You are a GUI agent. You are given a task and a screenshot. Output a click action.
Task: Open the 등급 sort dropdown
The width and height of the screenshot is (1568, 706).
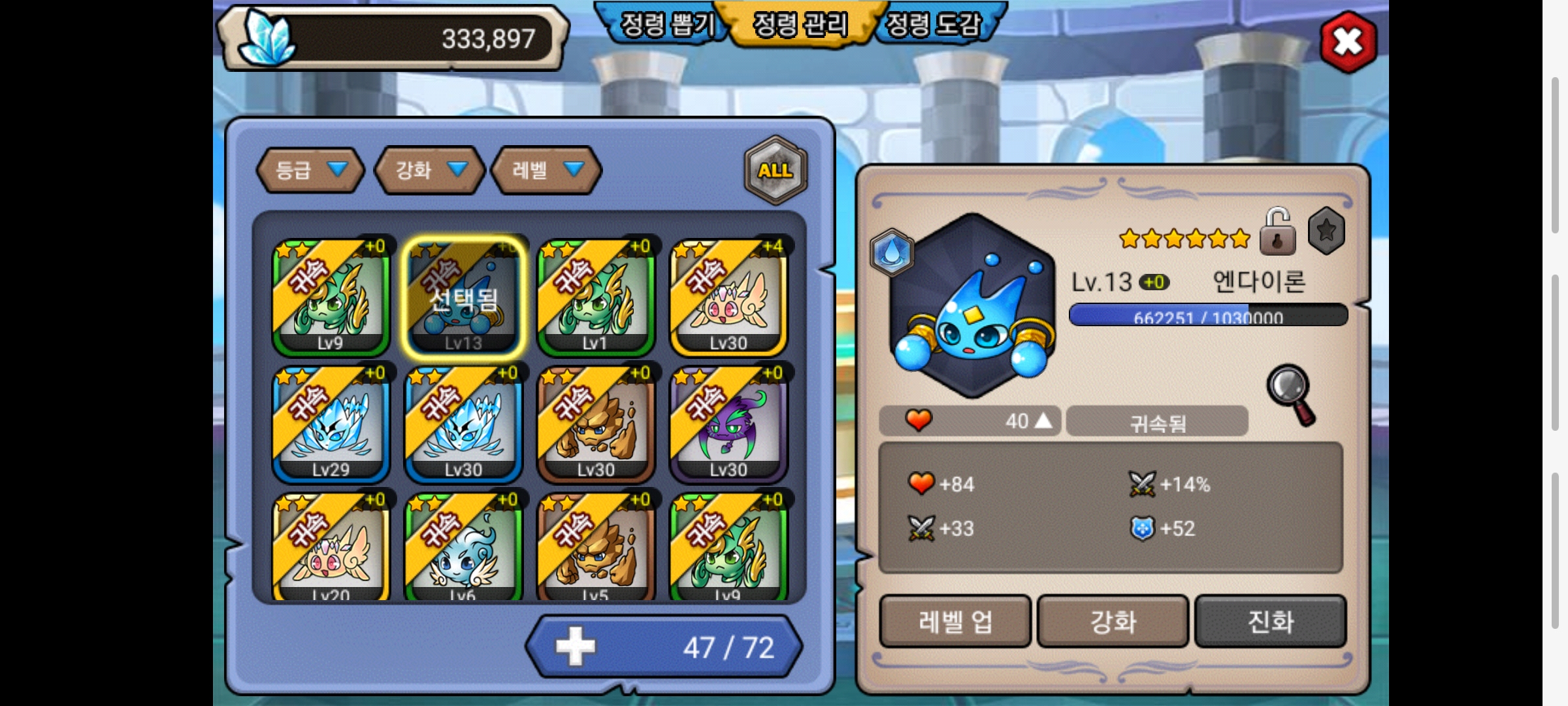(310, 170)
